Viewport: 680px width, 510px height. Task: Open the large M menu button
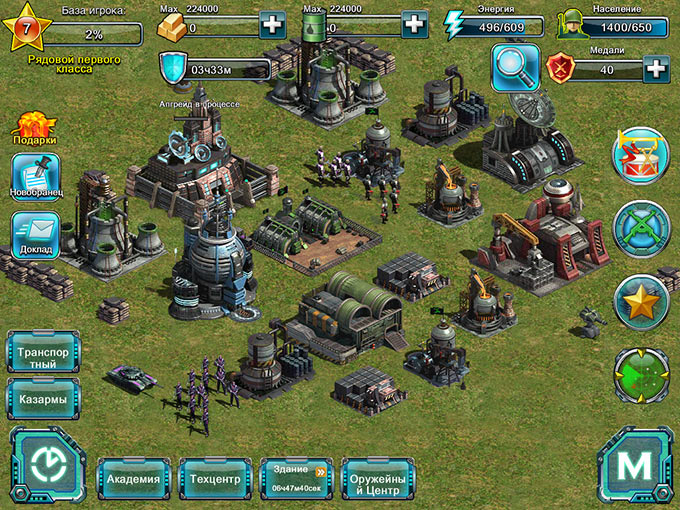pos(634,467)
